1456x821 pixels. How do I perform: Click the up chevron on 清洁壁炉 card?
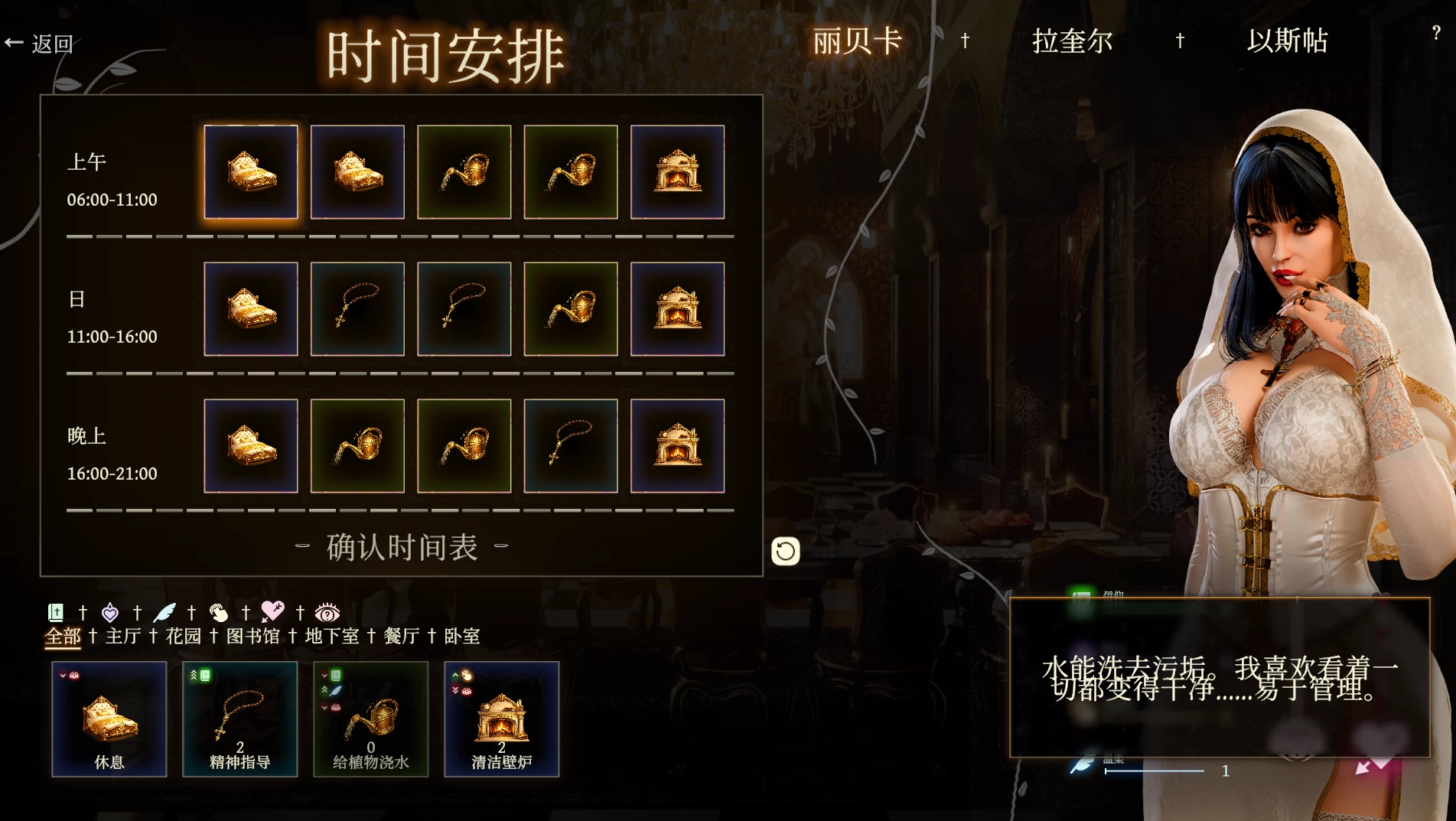(457, 676)
